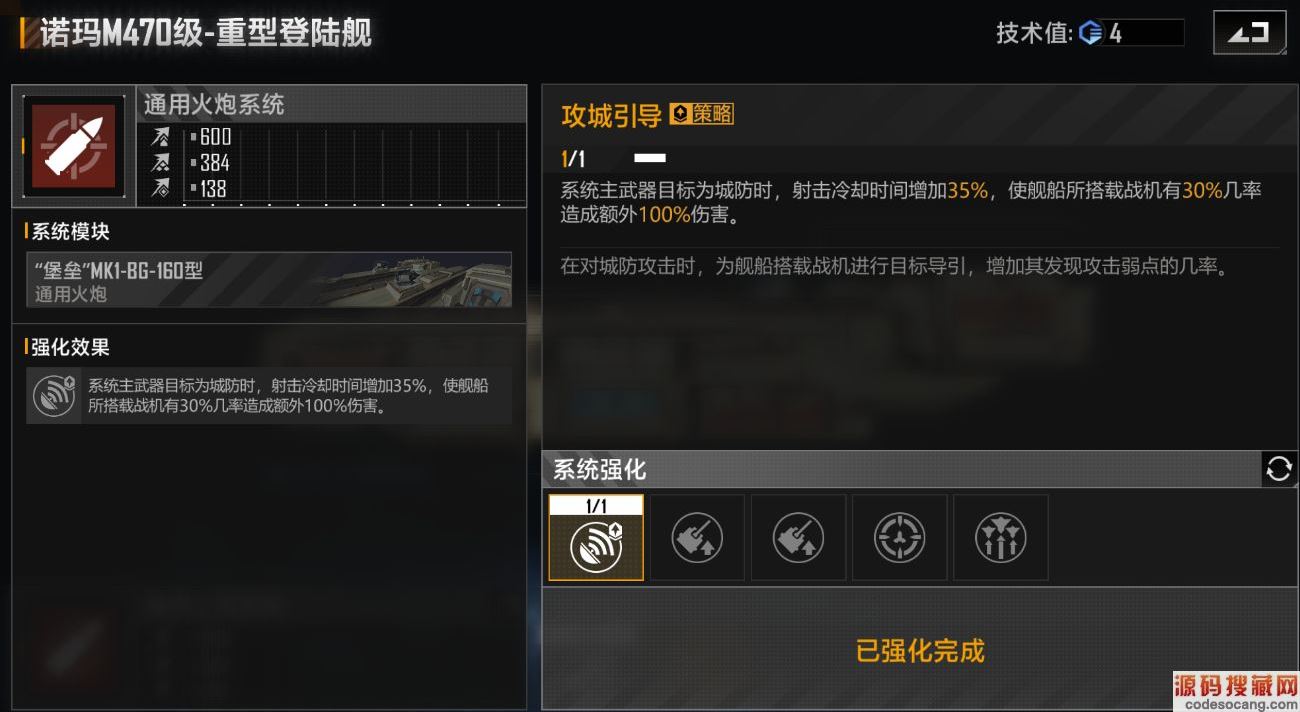Click the orange 策略 tag
Screen dimensions: 1300x712
coord(702,114)
